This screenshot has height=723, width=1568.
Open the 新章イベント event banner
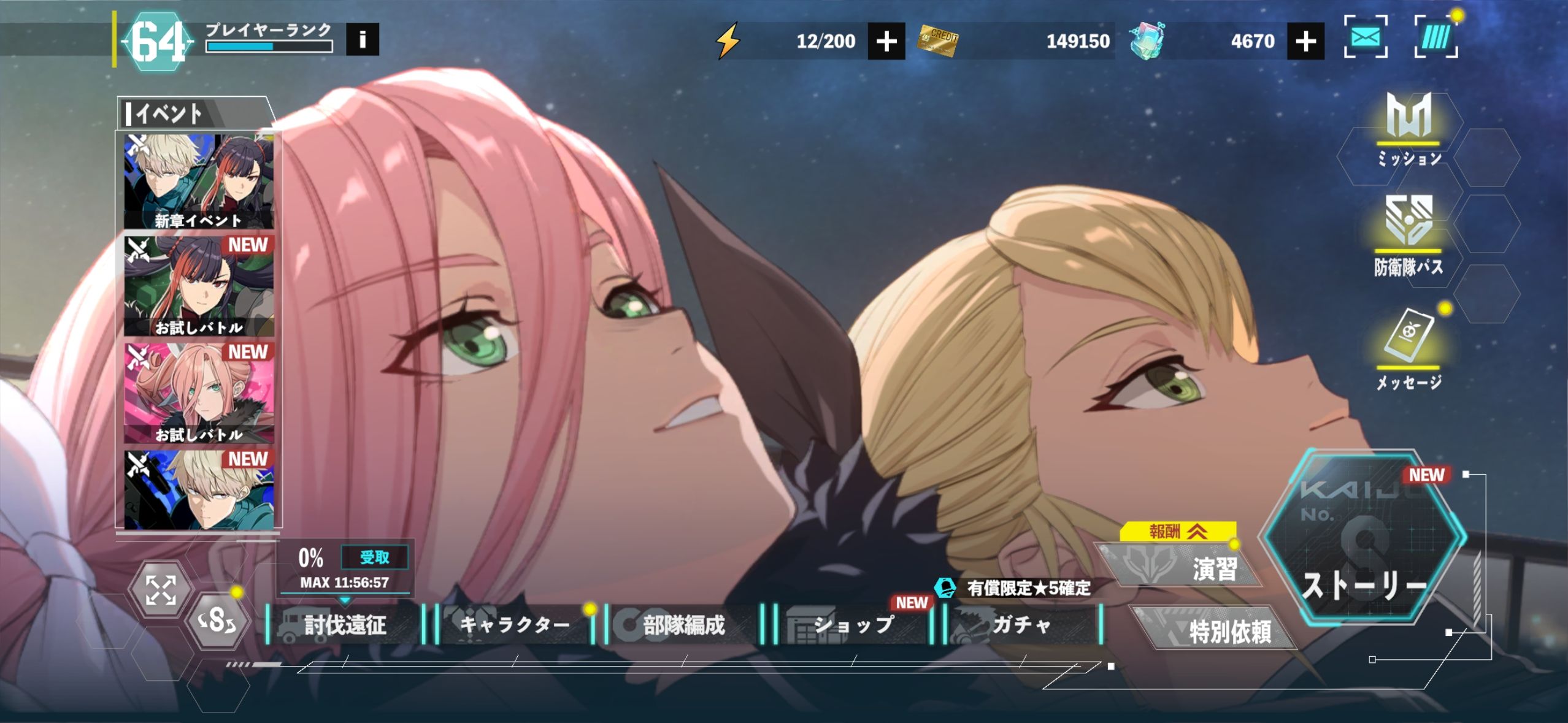199,182
